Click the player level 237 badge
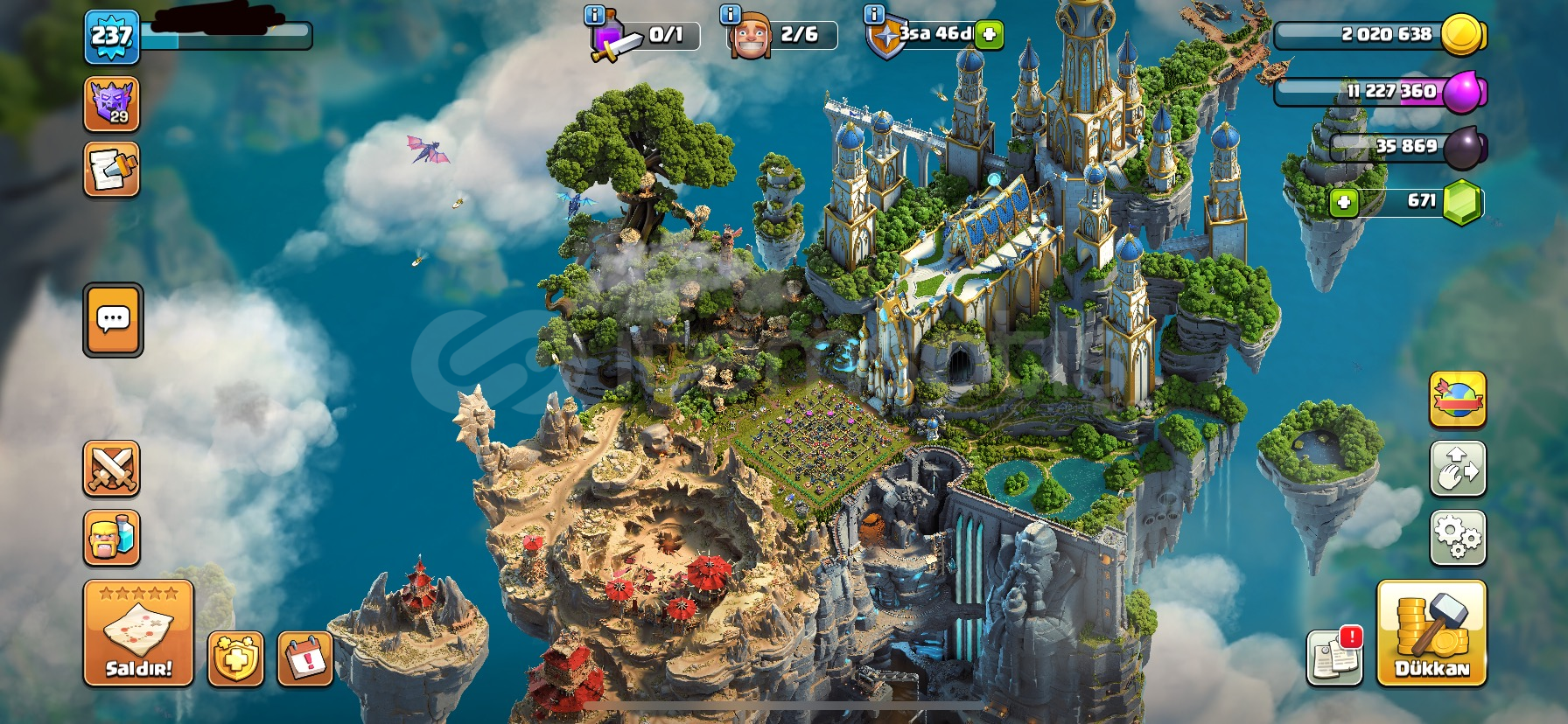The width and height of the screenshot is (1568, 724). click(112, 37)
